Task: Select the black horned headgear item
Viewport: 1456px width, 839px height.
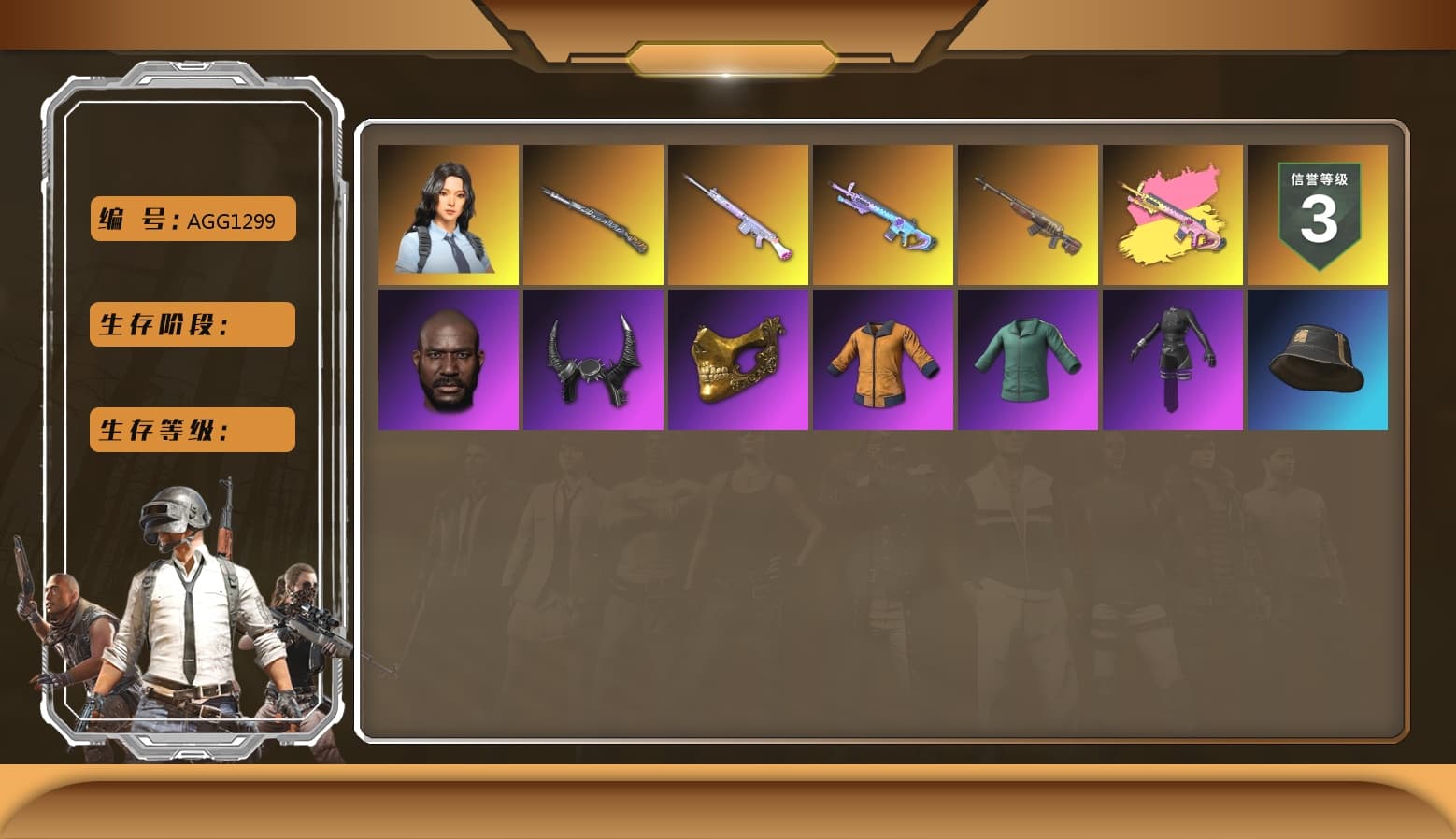Action: pyautogui.click(x=593, y=359)
